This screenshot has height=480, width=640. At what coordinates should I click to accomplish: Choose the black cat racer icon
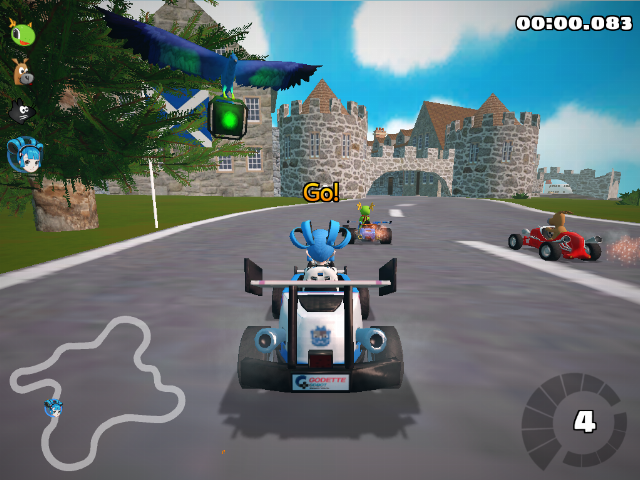click(x=21, y=111)
